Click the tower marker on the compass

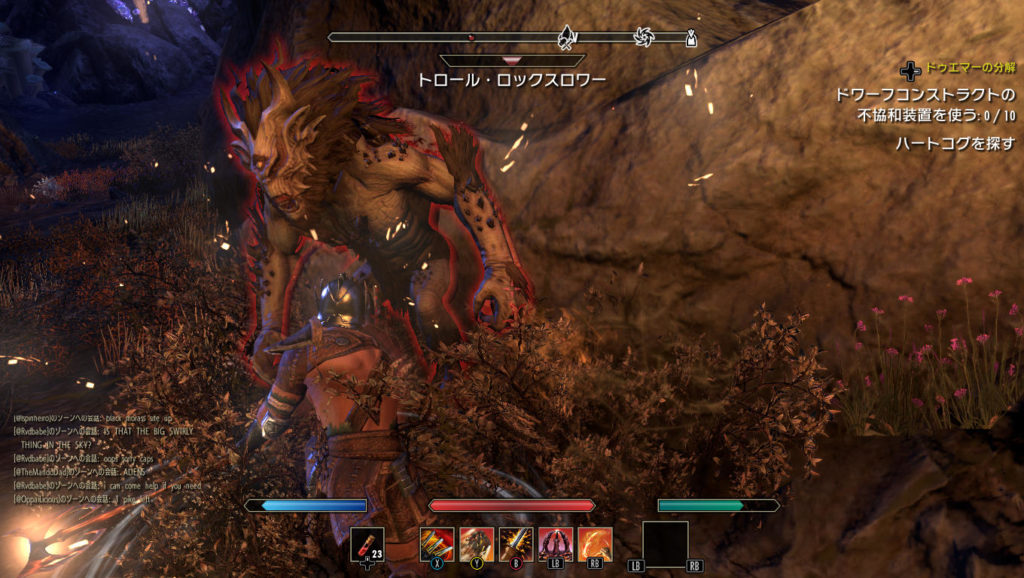[690, 39]
